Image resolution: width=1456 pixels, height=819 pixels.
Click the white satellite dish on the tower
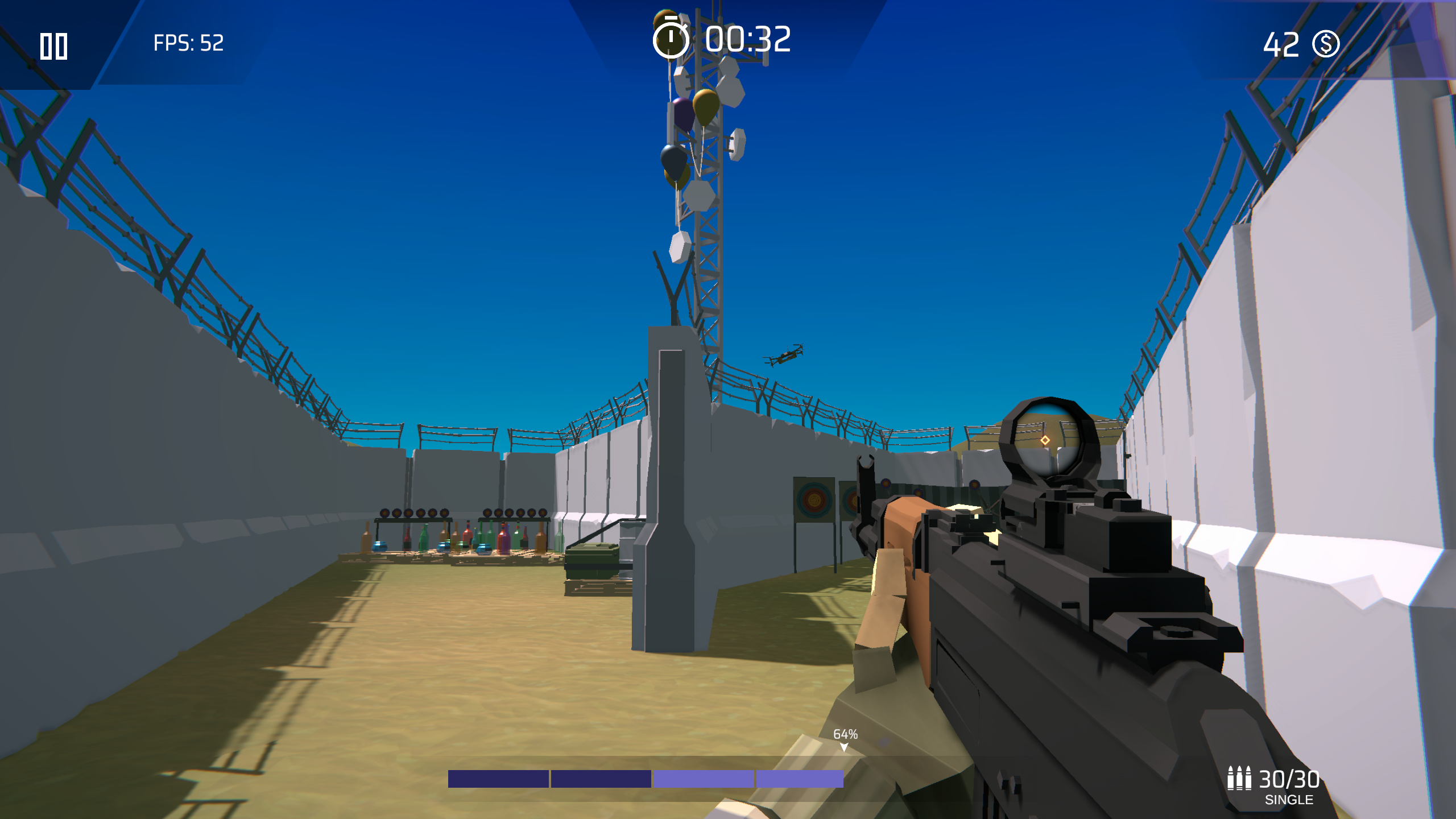[736, 145]
